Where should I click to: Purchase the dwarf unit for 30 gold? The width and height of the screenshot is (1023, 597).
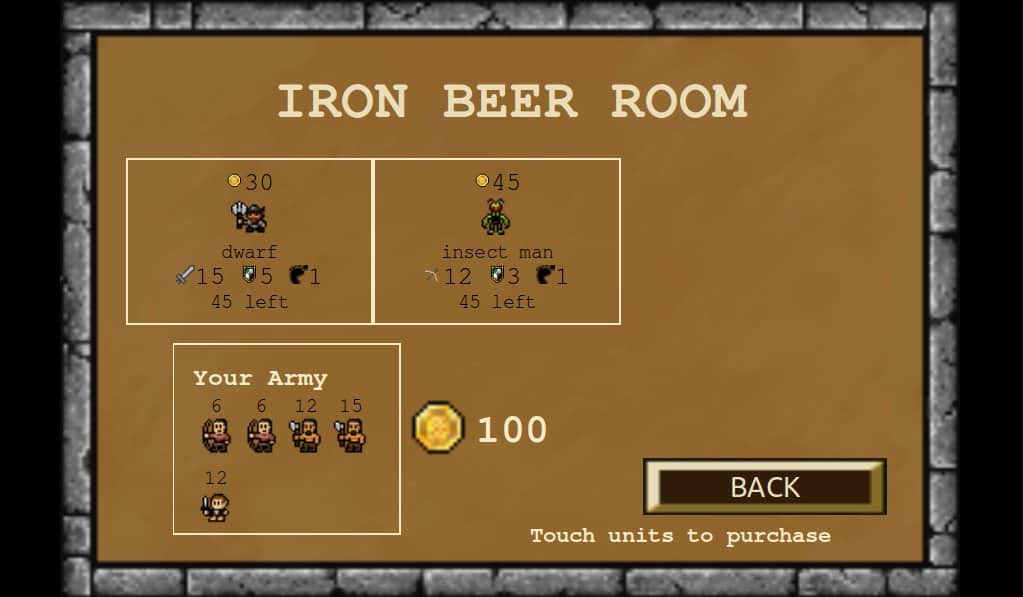249,241
